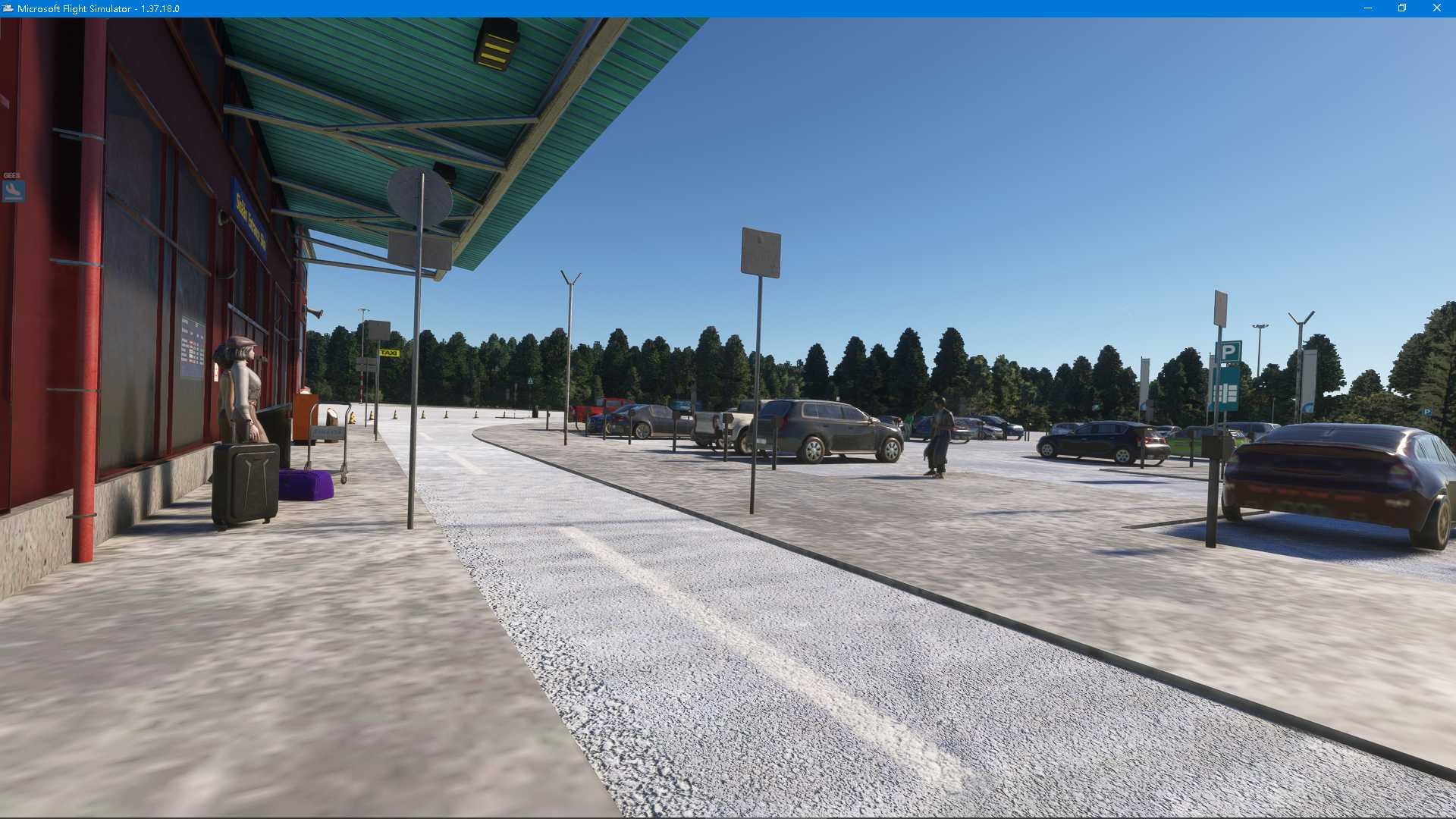1456x819 pixels.
Task: Restore the window using the title bar control
Action: point(1402,8)
